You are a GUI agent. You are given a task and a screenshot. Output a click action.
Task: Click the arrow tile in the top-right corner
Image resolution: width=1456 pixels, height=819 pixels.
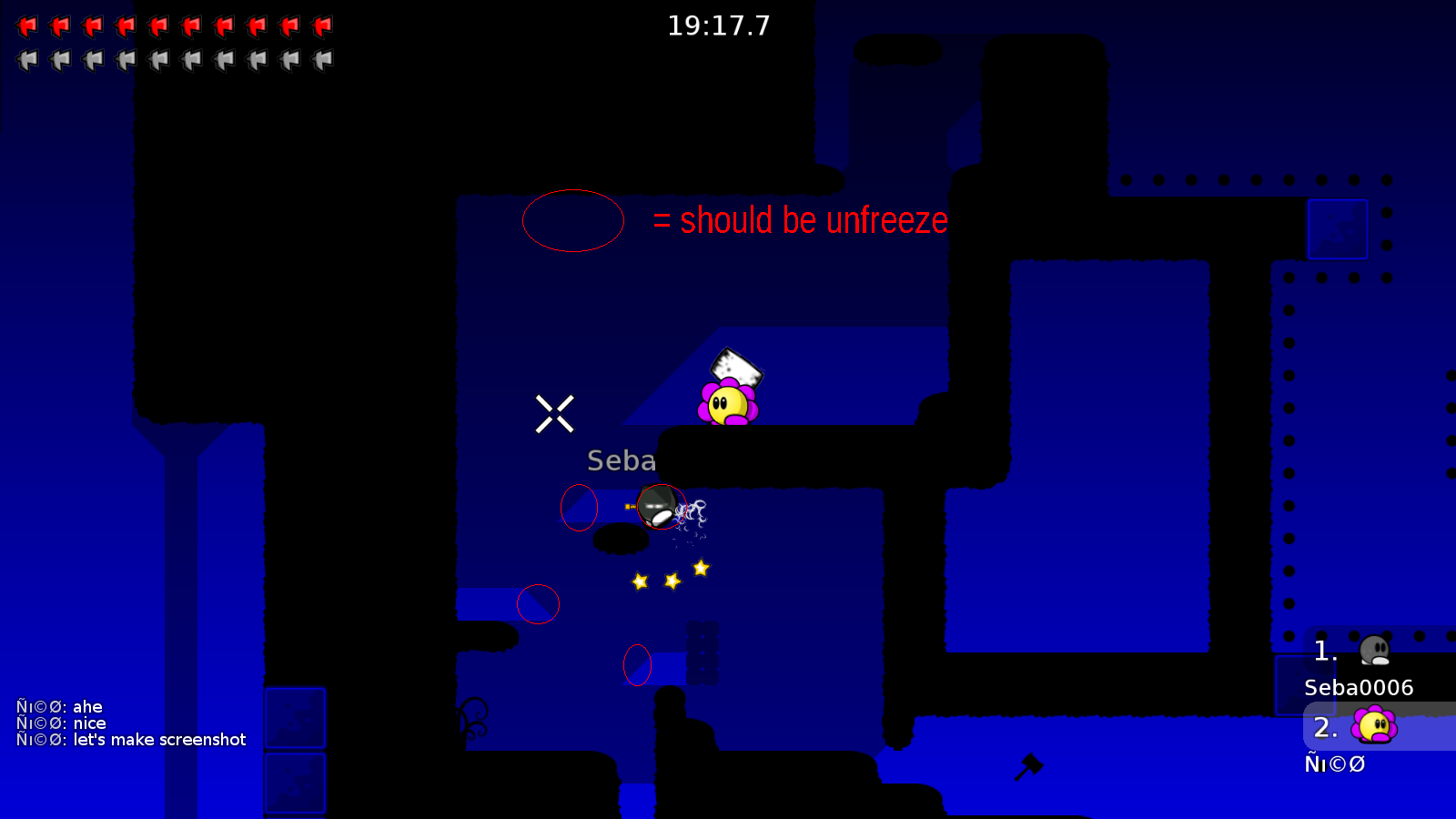(x=1338, y=229)
